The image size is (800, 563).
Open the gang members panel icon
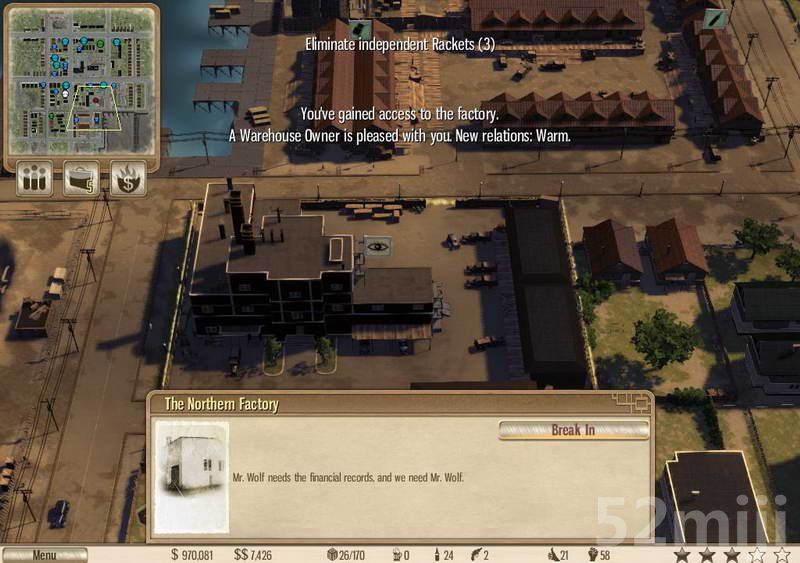pyautogui.click(x=33, y=179)
